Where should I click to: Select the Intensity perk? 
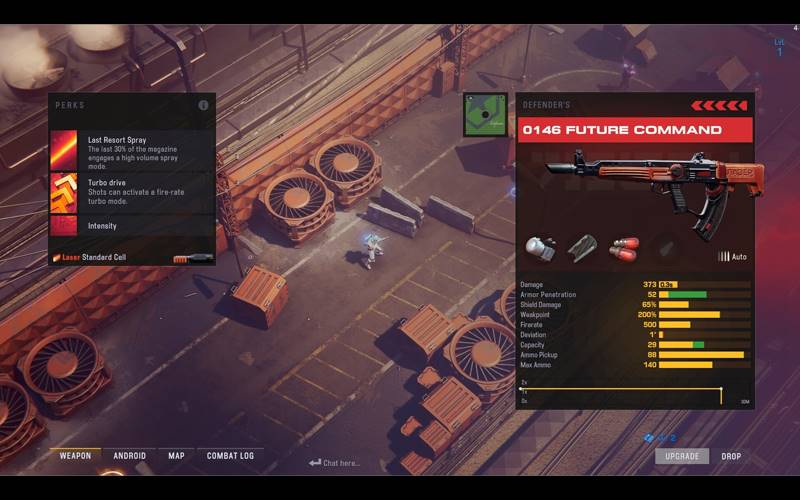click(132, 226)
